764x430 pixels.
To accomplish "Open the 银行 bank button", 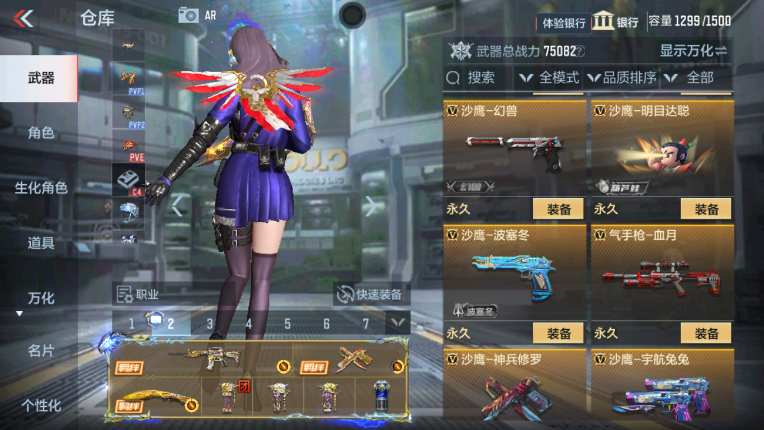I will [615, 21].
